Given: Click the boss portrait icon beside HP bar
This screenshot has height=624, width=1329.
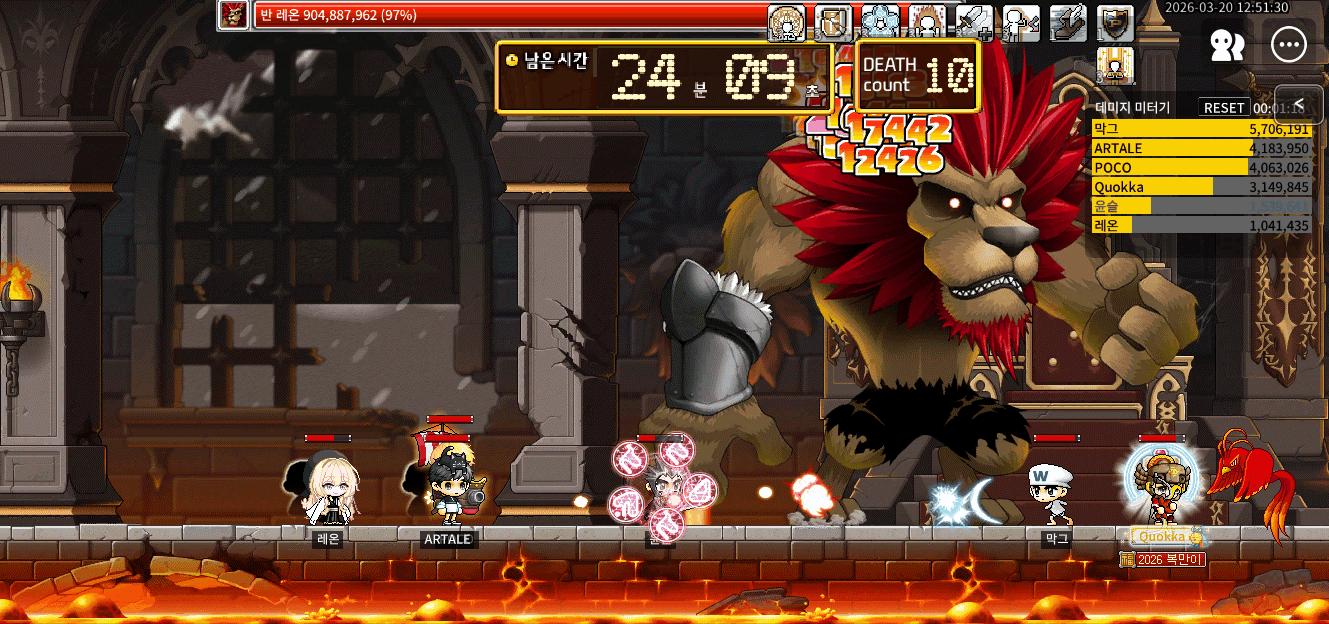Looking at the screenshot, I should tap(234, 15).
